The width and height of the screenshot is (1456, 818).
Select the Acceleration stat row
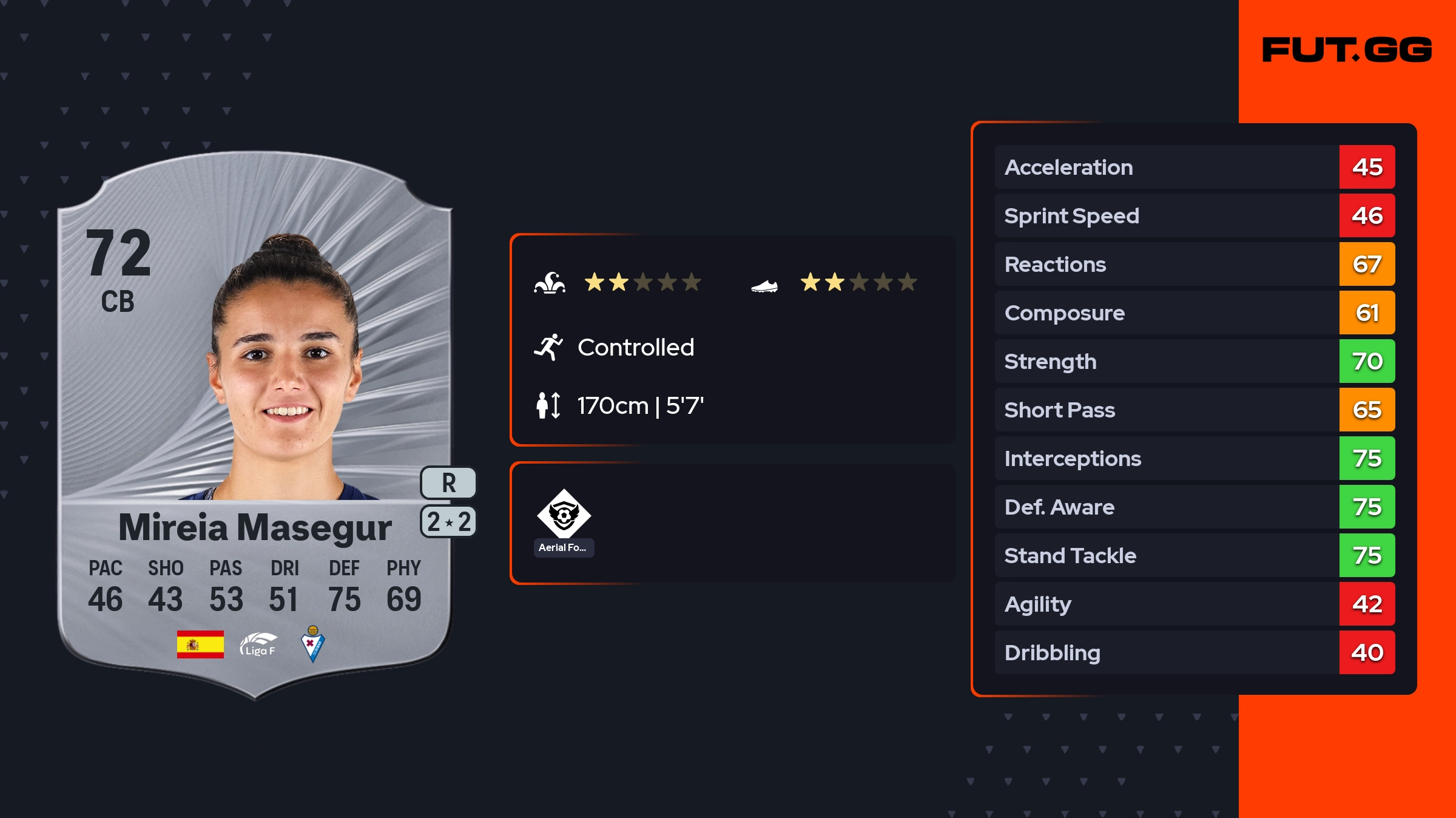(1194, 167)
